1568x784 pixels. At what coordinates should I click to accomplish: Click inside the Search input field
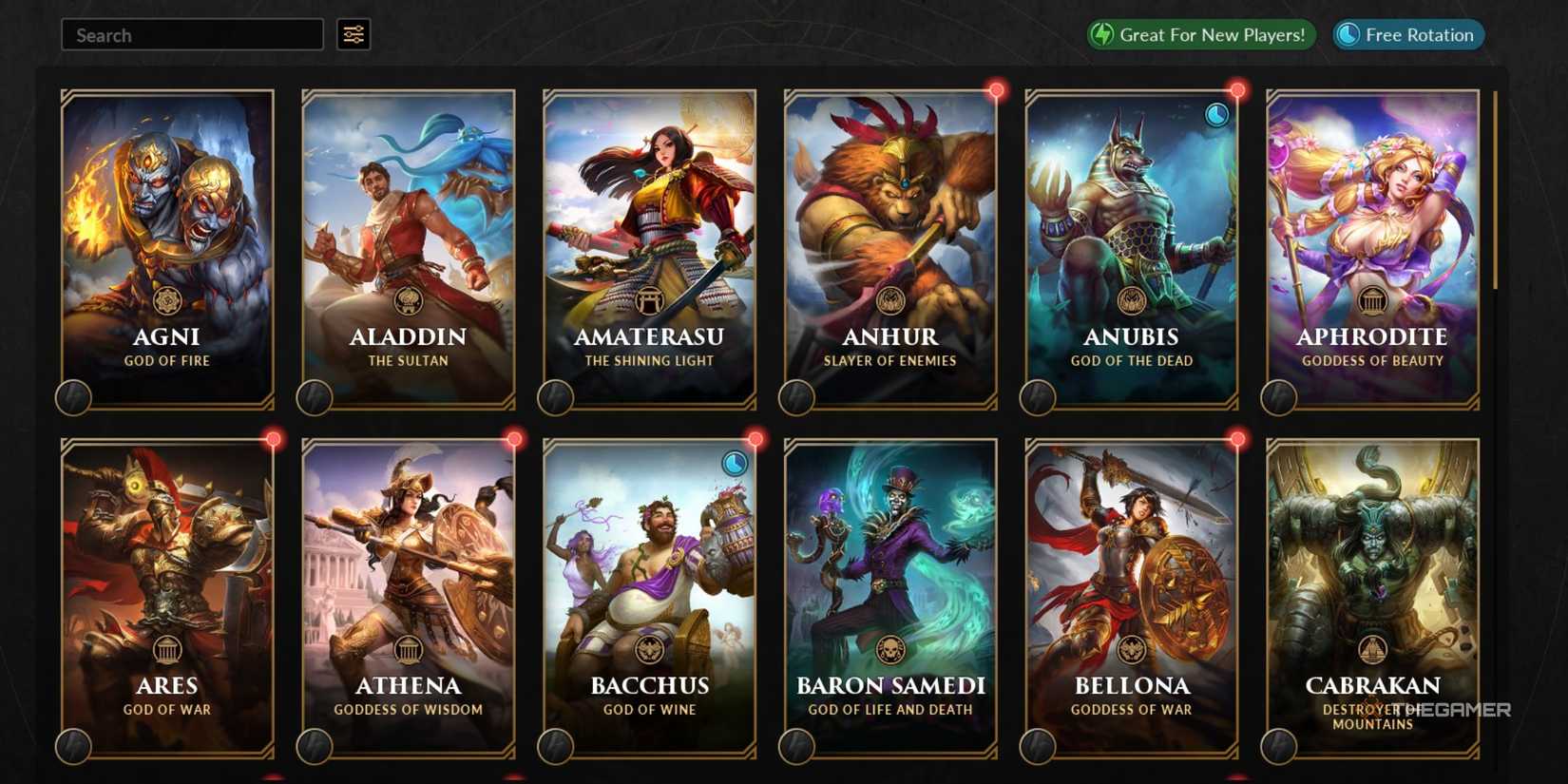point(190,34)
